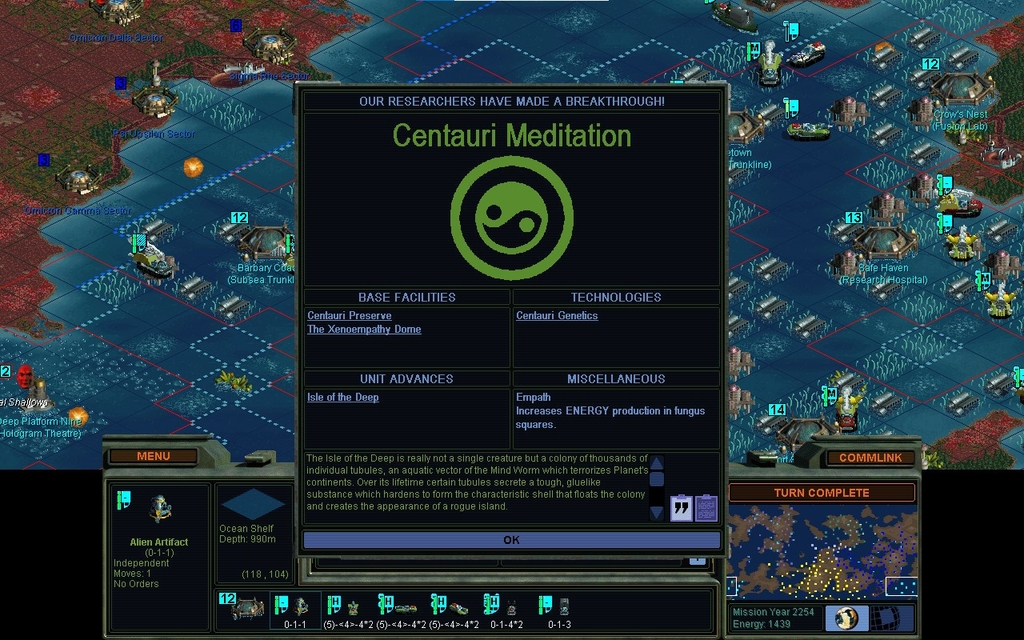Click on the world minimap
Screen dimensions: 1024x640
point(821,550)
